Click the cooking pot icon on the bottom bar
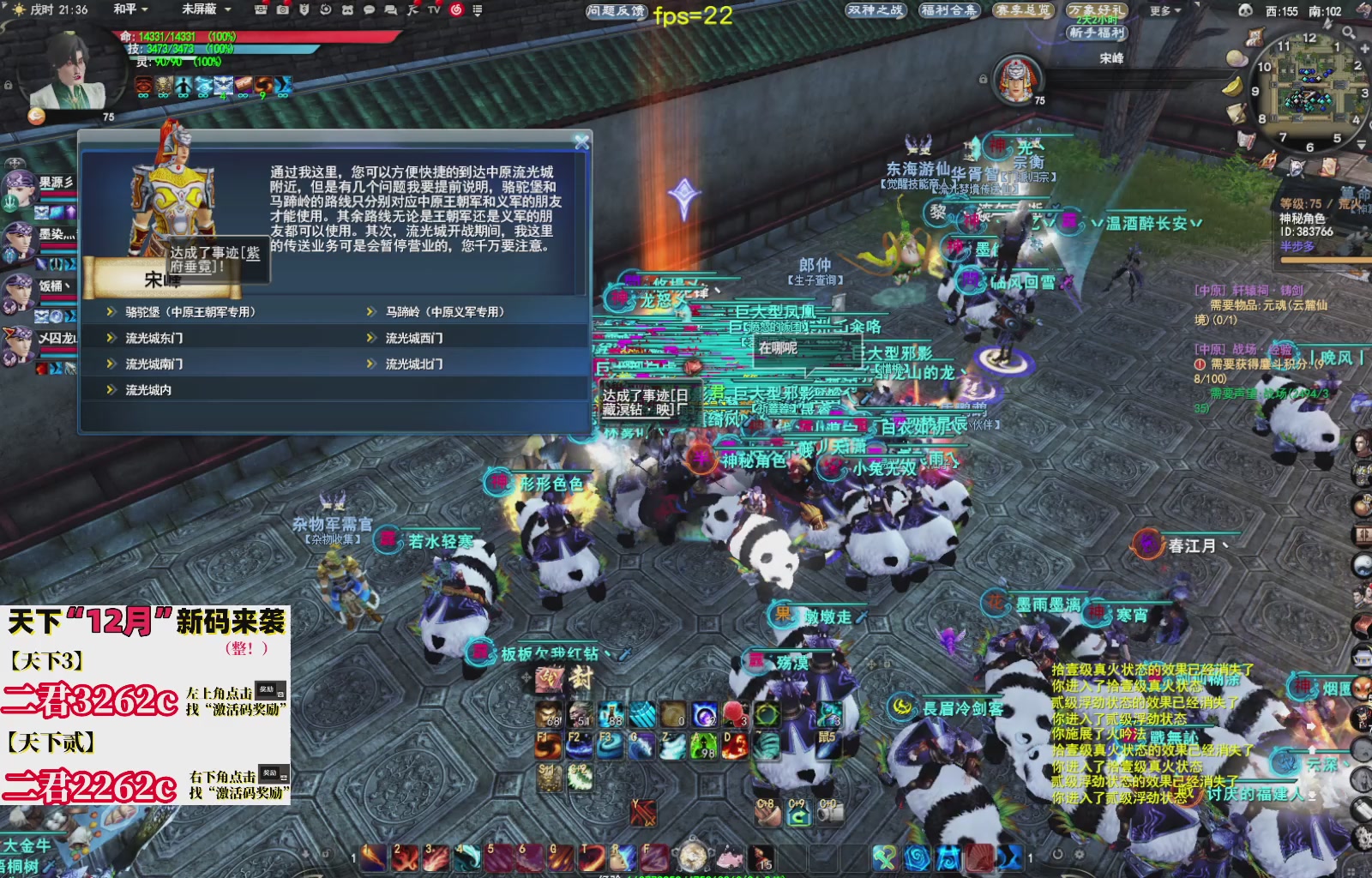 [693, 857]
